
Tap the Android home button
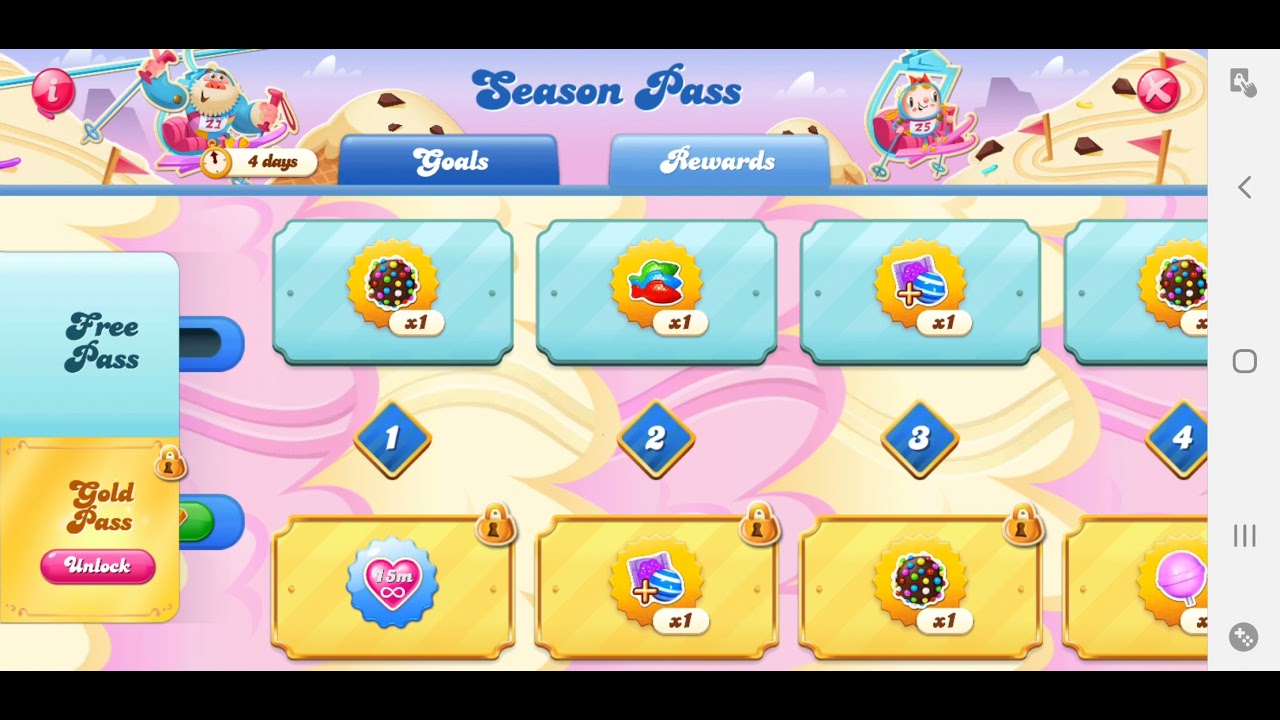click(x=1244, y=361)
